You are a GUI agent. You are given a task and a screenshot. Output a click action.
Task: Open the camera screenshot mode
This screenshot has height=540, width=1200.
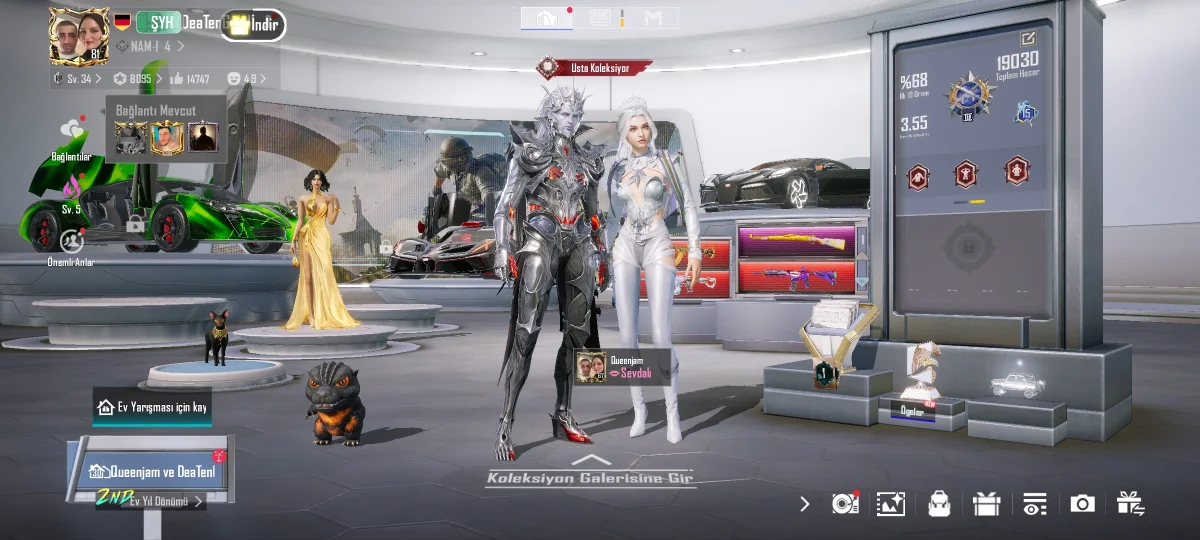pyautogui.click(x=1082, y=504)
